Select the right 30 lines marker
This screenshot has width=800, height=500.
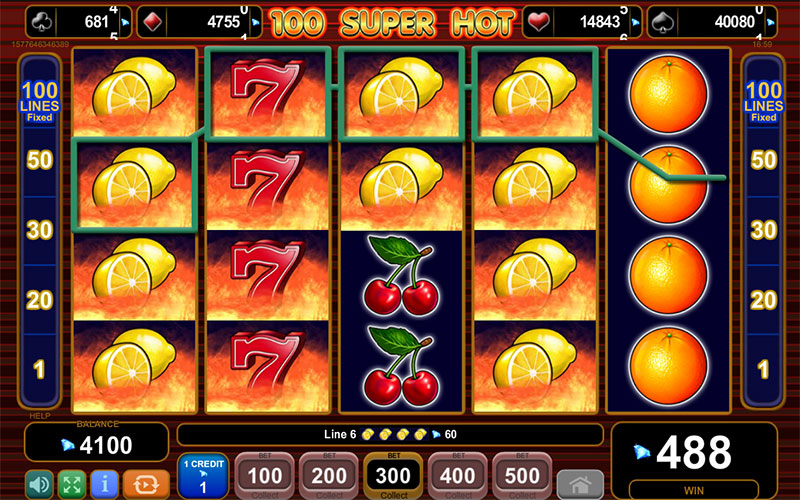(x=763, y=231)
